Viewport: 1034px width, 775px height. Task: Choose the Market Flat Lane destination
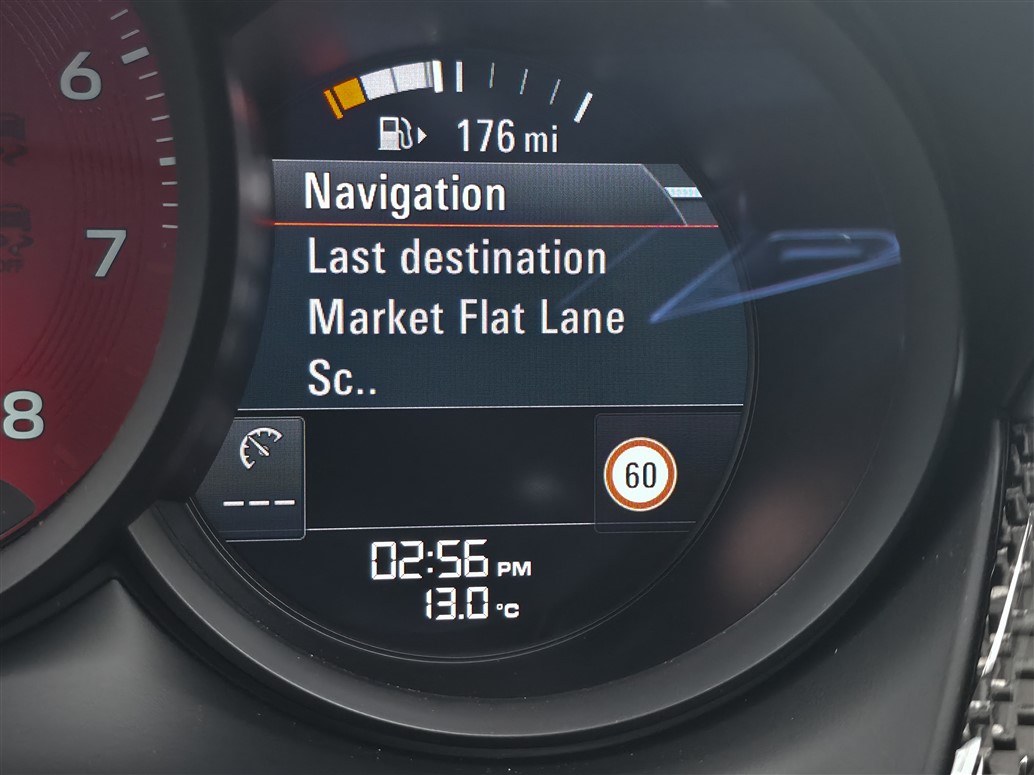[466, 318]
